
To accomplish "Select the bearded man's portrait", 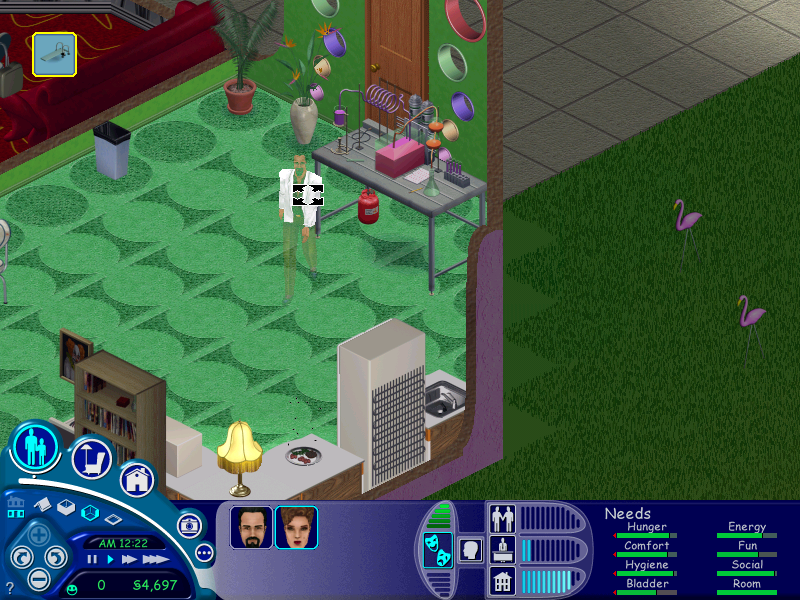I will (x=251, y=527).
